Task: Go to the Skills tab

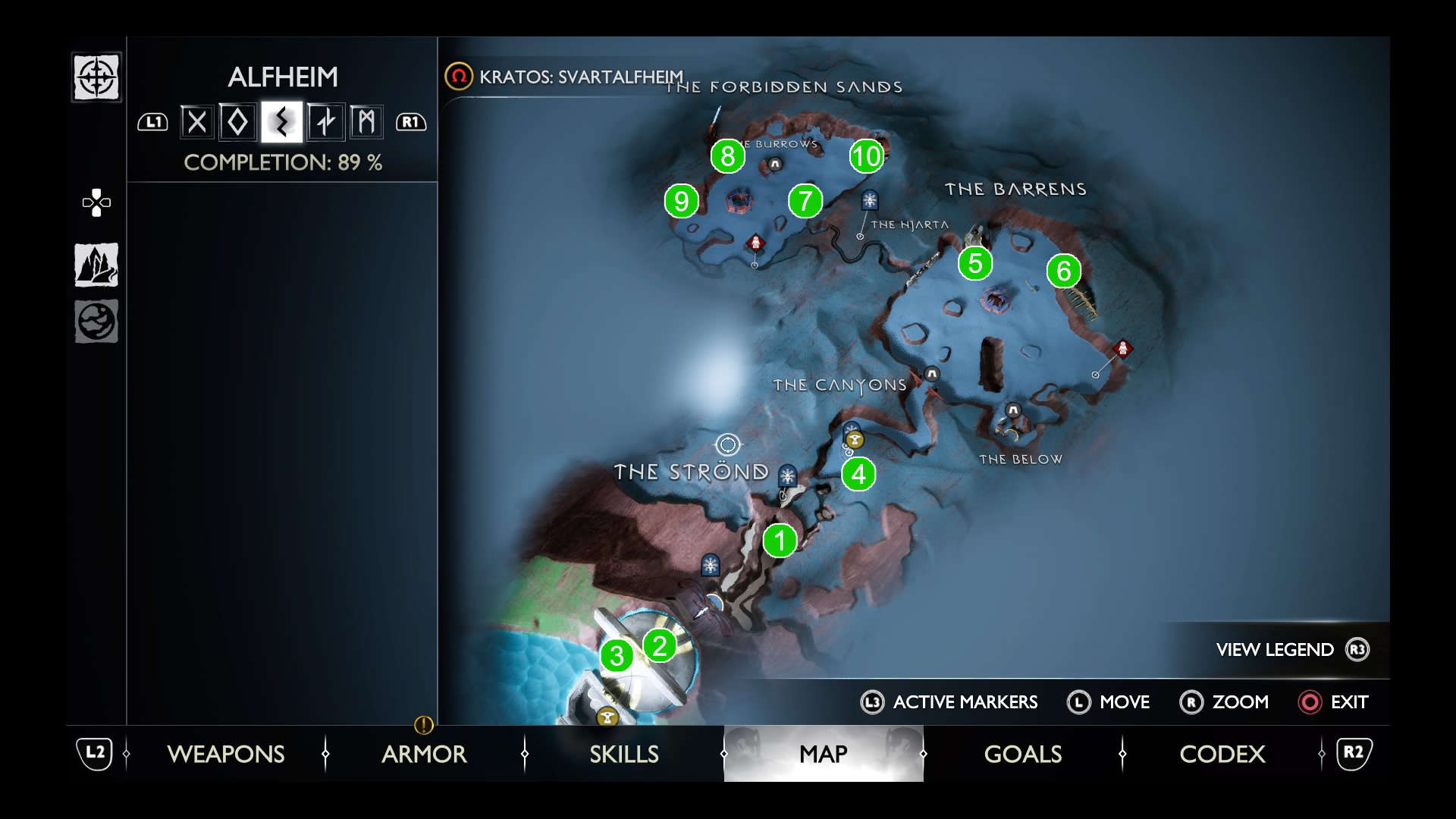Action: 624,754
